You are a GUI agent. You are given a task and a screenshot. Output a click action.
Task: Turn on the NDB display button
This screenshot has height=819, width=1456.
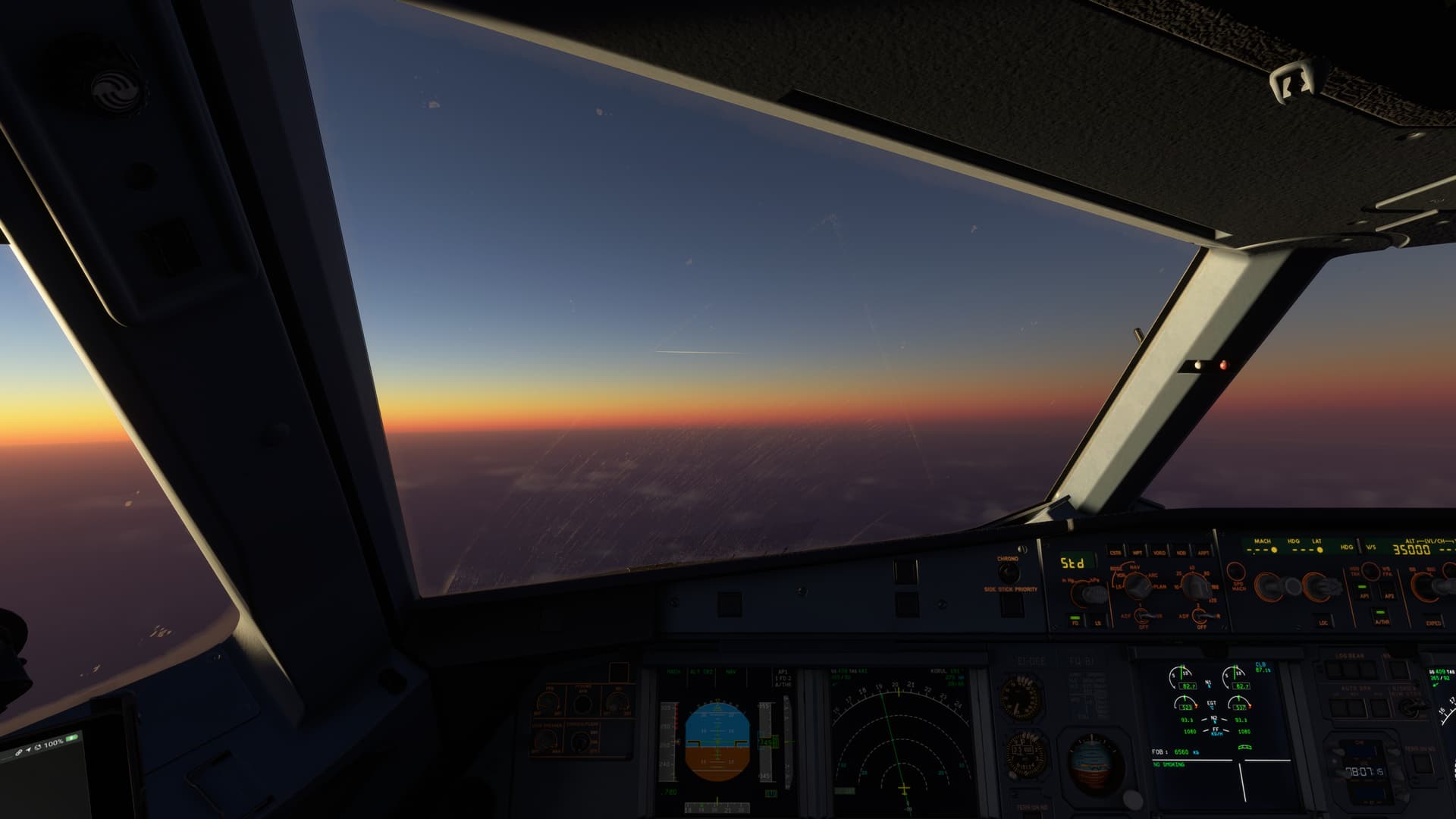click(1181, 551)
